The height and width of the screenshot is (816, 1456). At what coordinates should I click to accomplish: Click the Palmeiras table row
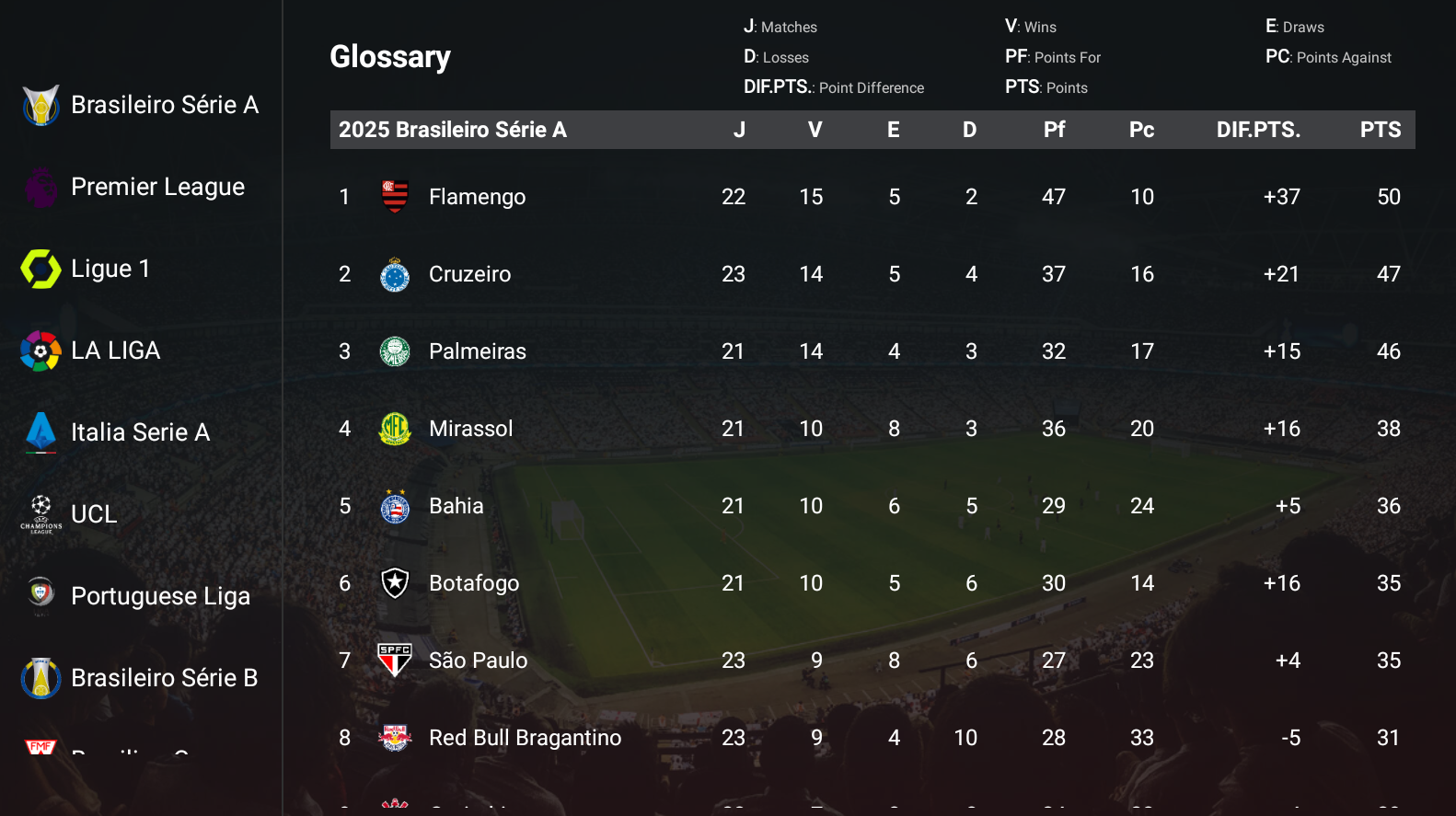[477, 351]
